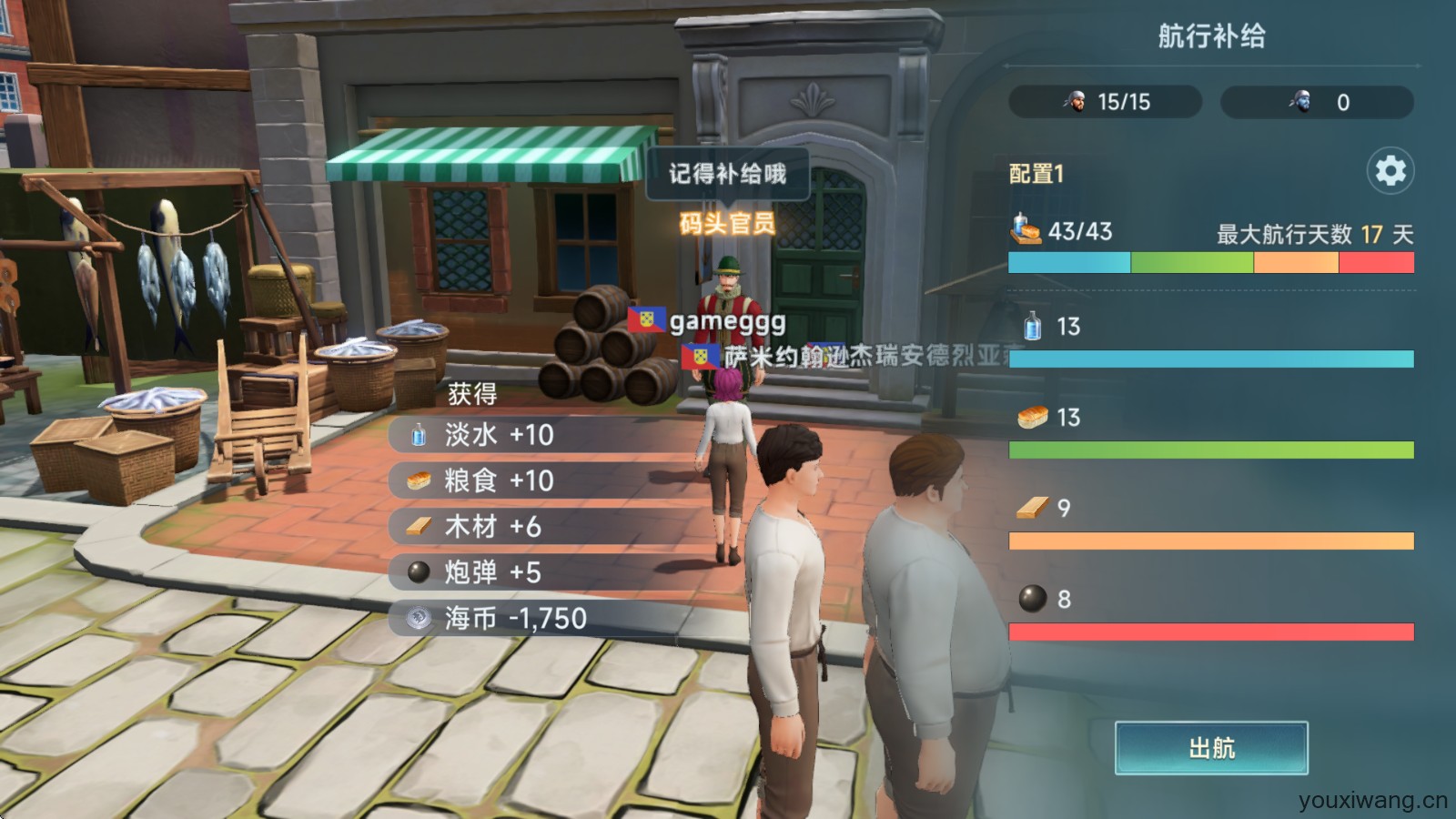Click the empty crew slot icon showing 0
Screen dimensions: 1456x819
point(1300,102)
